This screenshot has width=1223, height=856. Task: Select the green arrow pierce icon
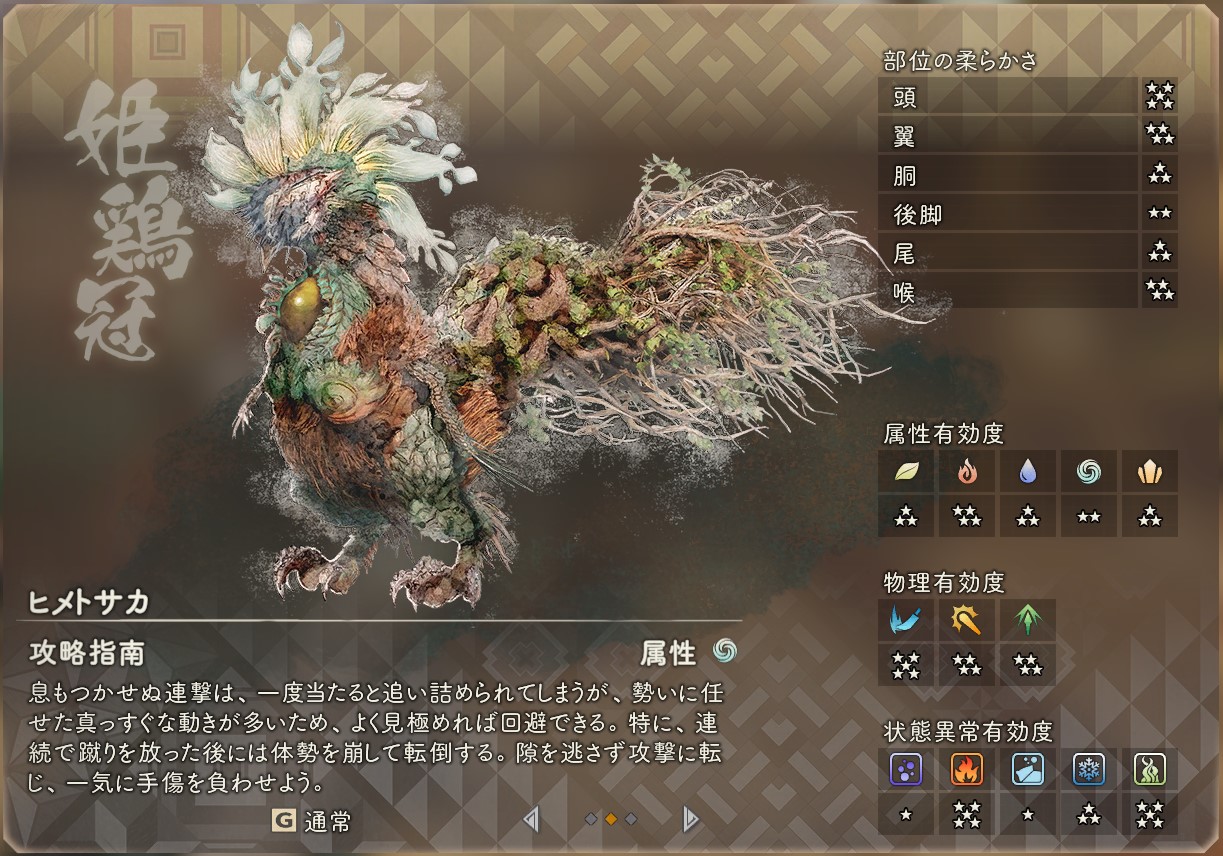pos(1028,620)
